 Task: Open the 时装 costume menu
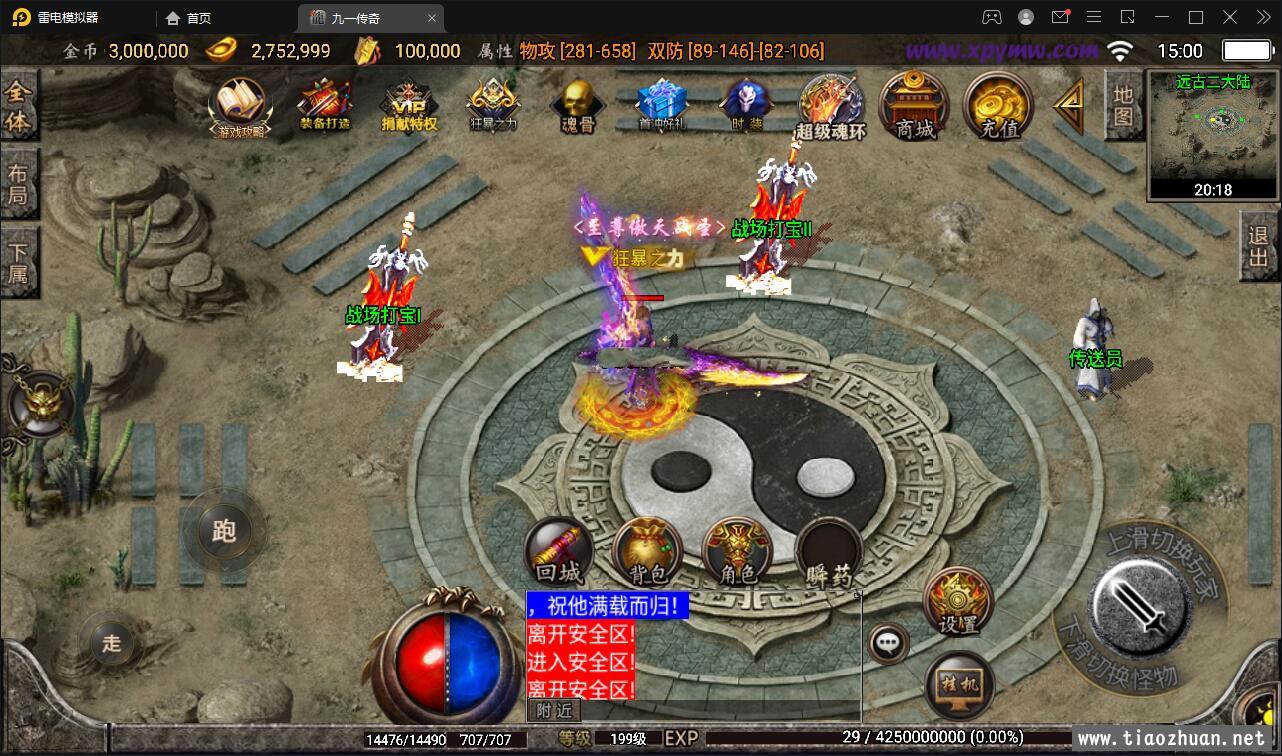(x=746, y=104)
